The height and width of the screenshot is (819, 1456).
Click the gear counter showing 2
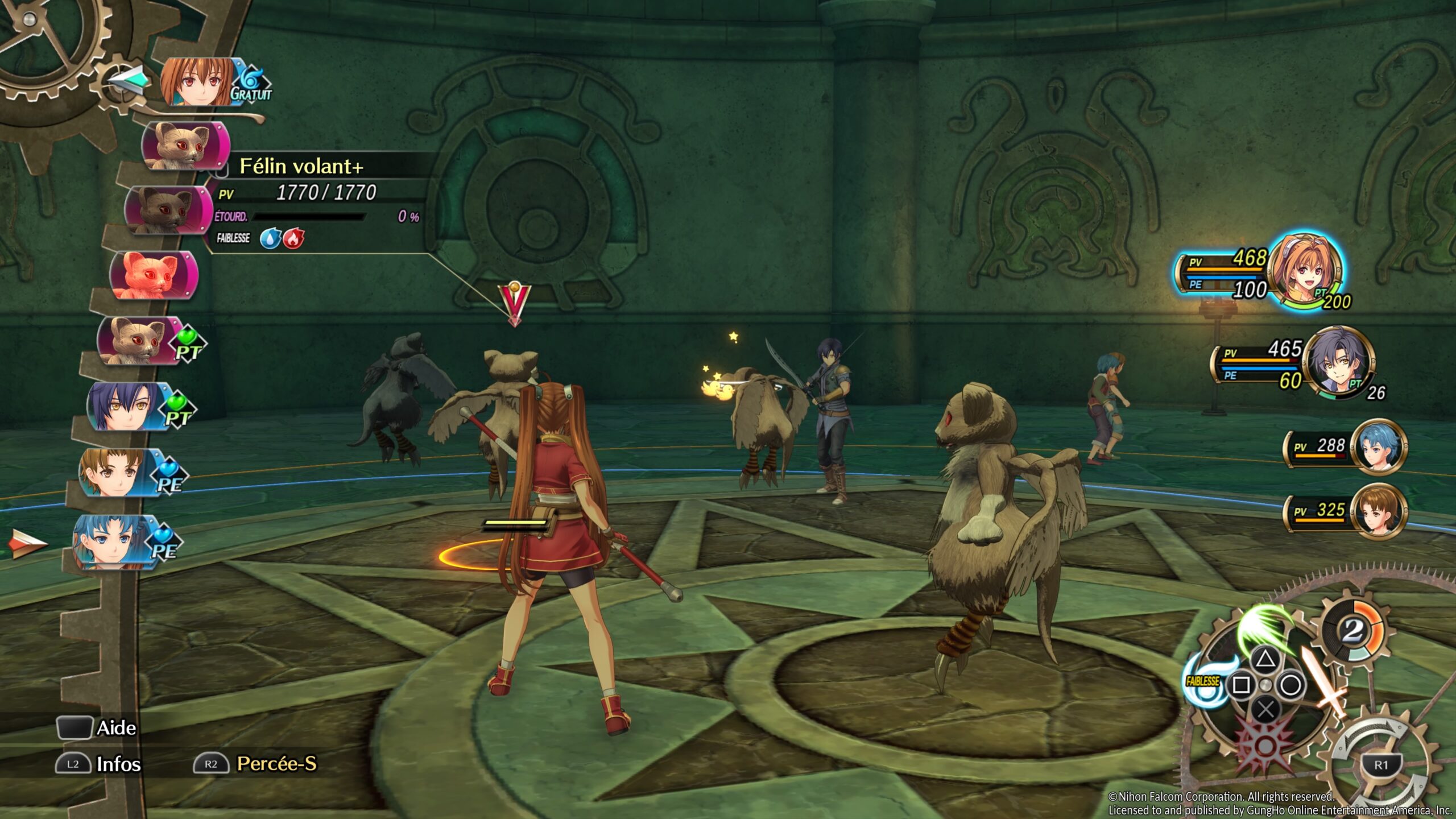pos(1352,630)
